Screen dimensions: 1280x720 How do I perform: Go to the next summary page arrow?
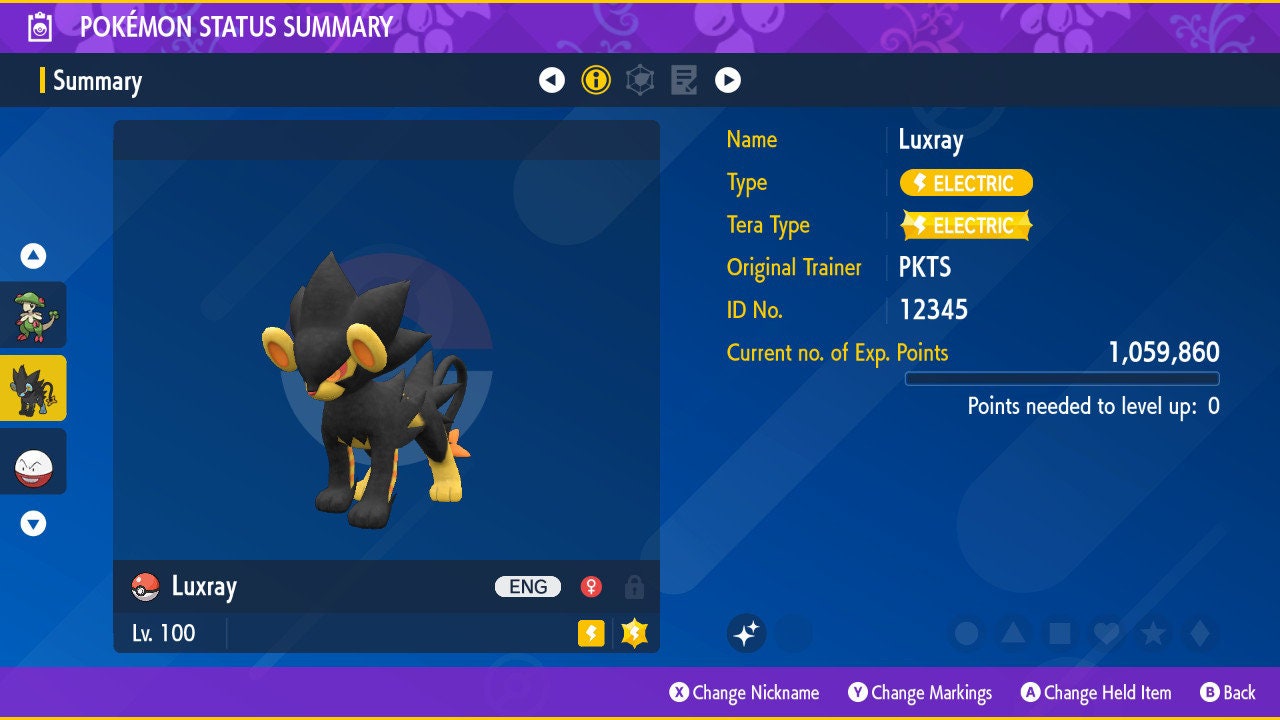(x=728, y=80)
